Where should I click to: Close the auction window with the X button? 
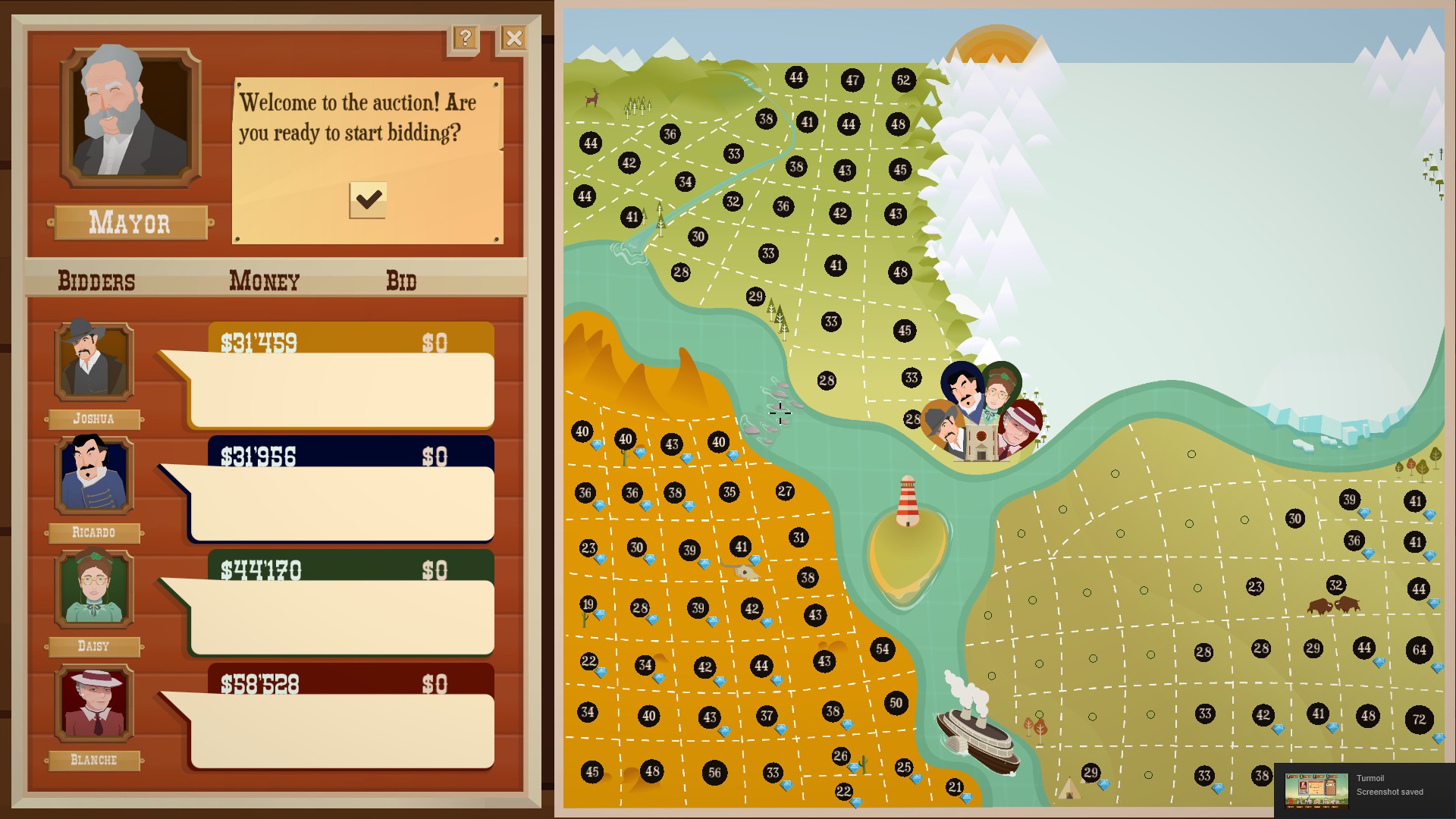coord(513,39)
